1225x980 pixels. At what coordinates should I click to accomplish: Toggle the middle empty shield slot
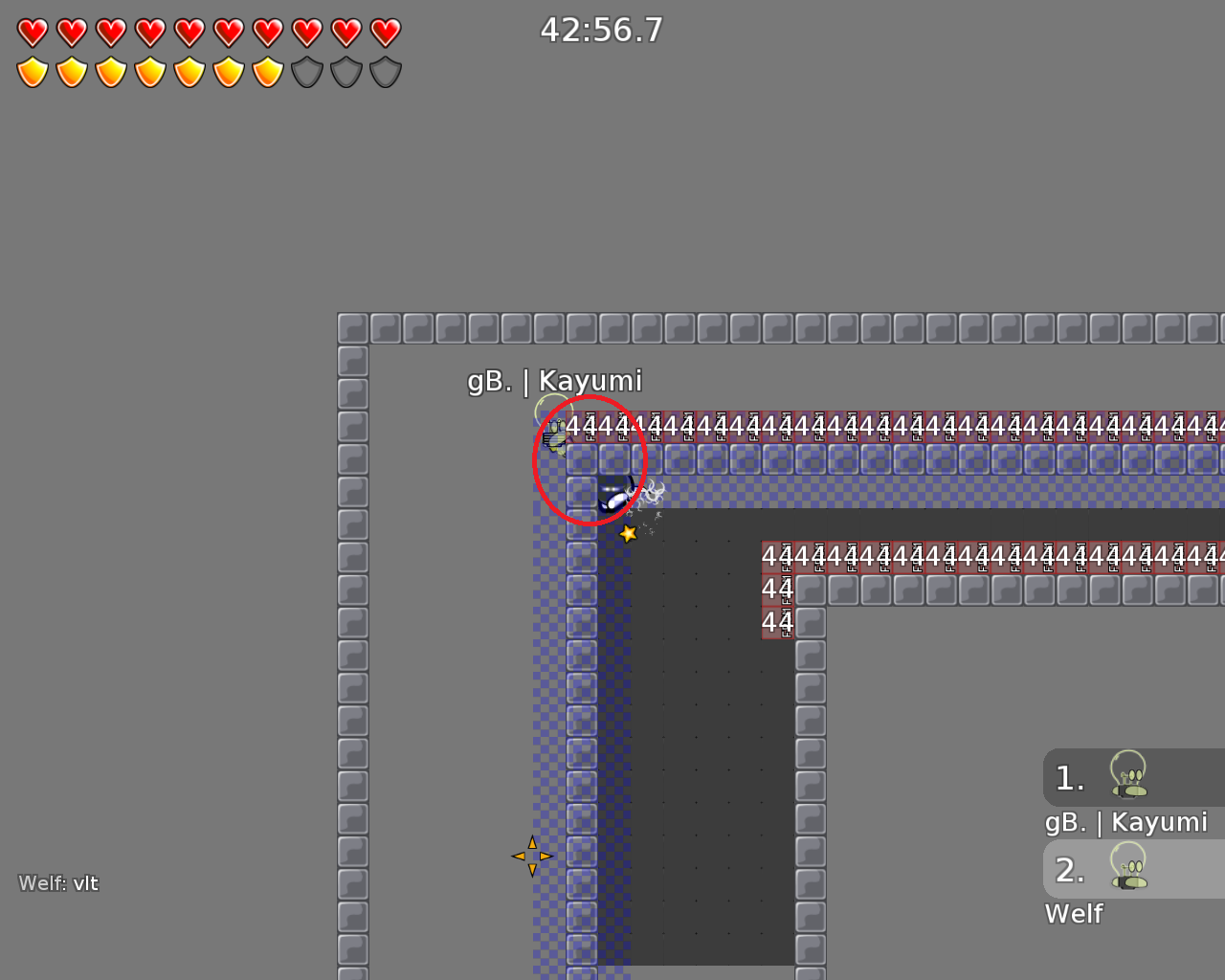pos(345,71)
